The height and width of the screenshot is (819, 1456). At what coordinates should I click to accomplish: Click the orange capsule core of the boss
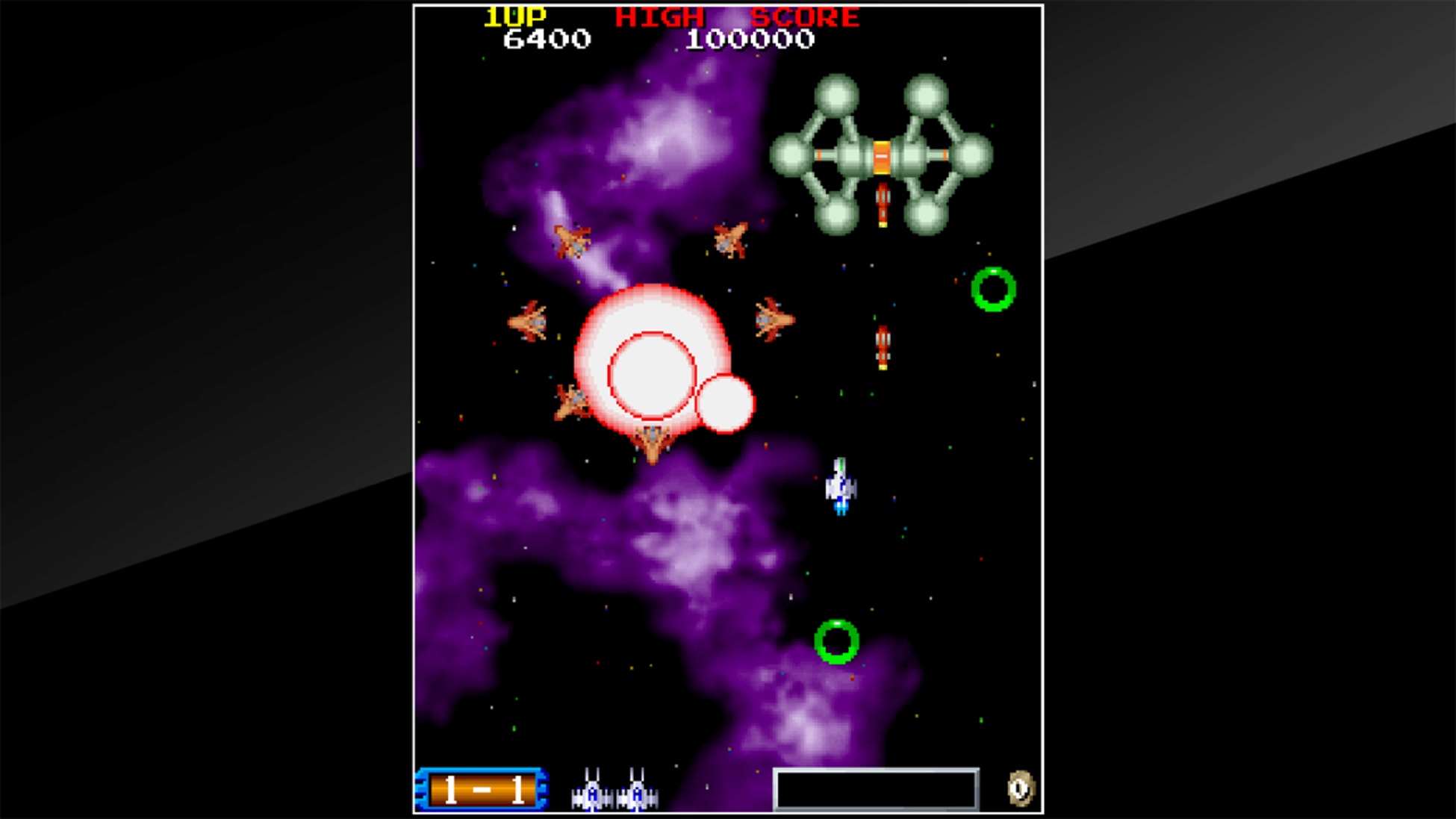pos(881,157)
